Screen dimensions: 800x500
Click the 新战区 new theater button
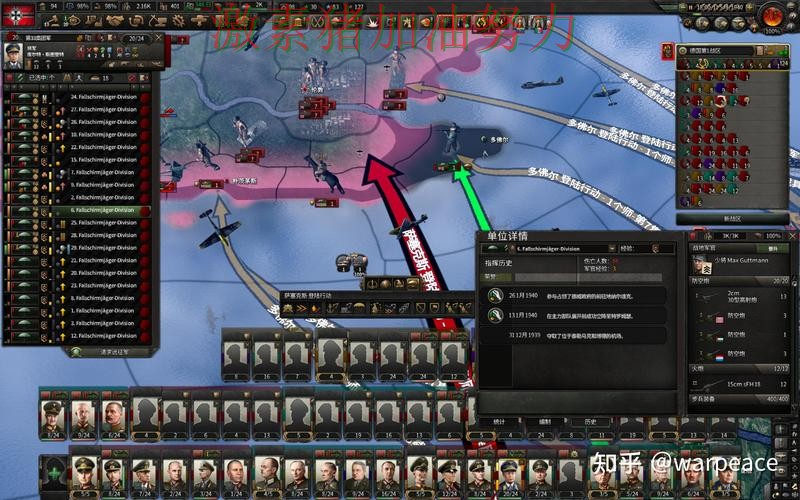pyautogui.click(x=731, y=217)
